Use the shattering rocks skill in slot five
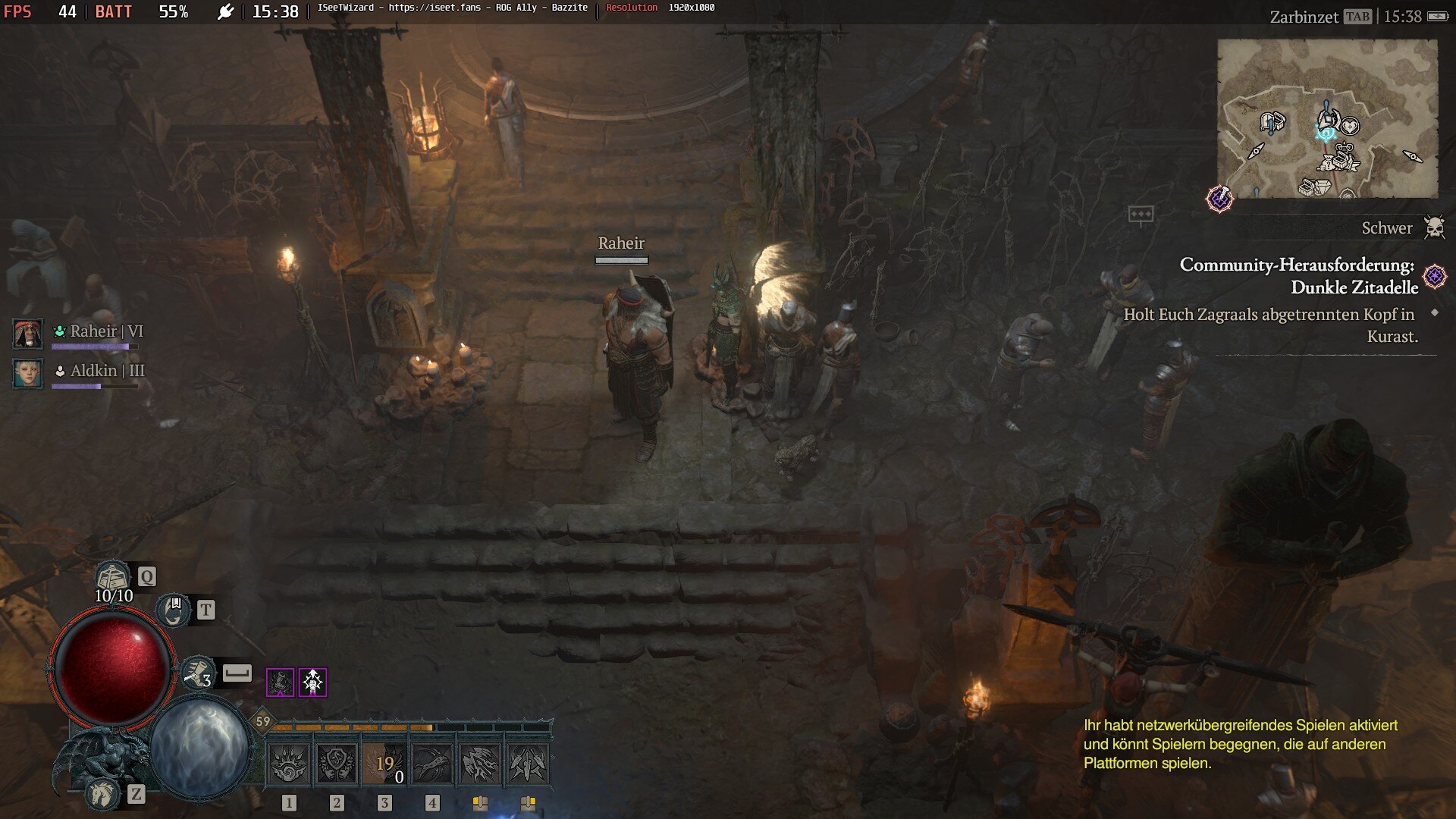Screen dimensions: 1456x819 point(480,763)
